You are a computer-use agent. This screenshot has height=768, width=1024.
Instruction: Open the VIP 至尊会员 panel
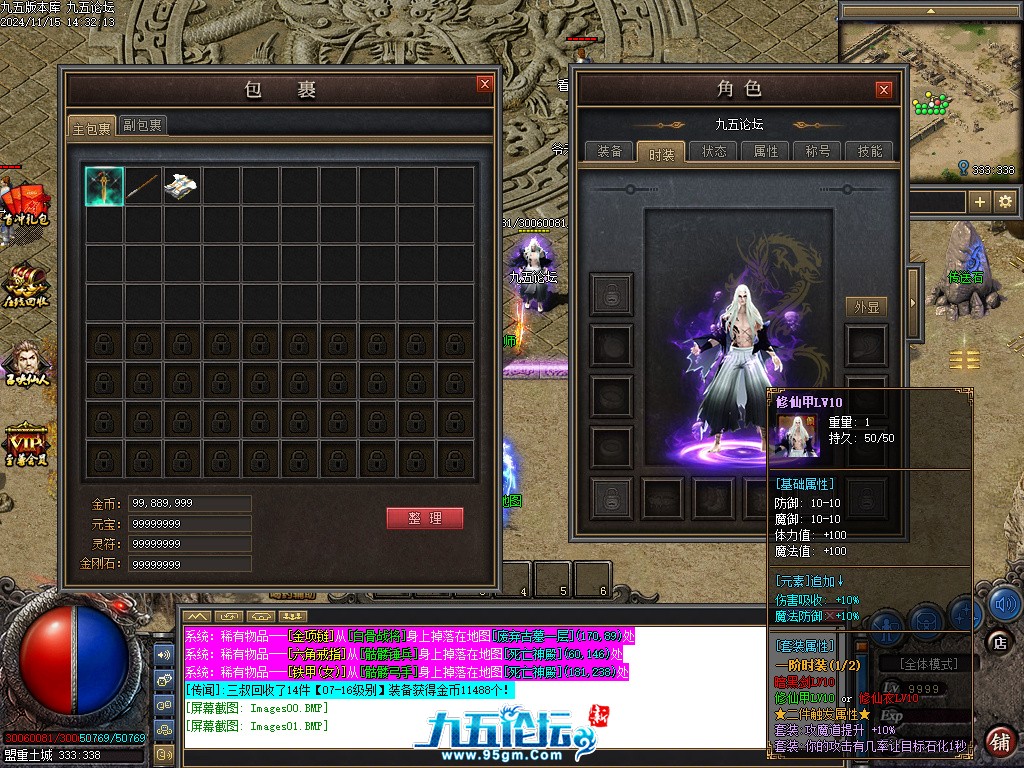click(x=26, y=445)
